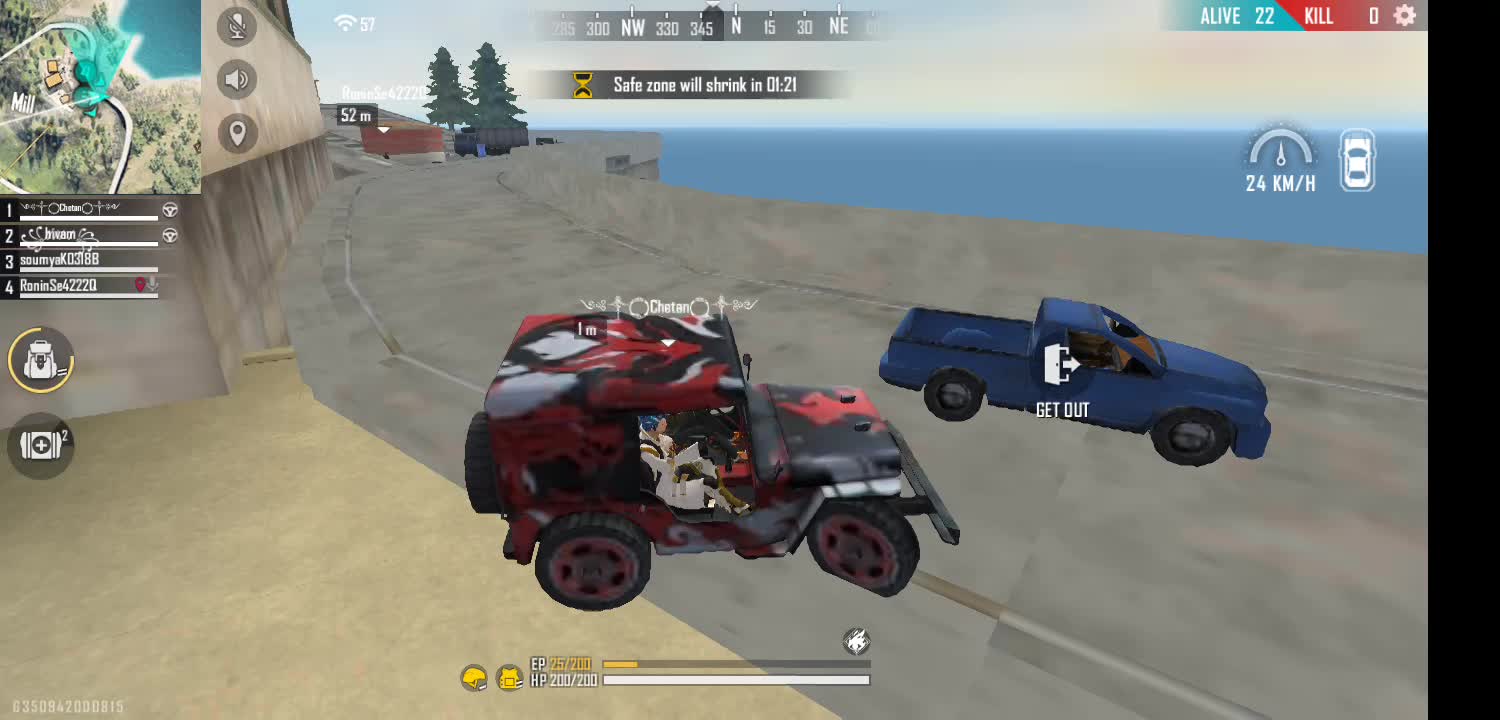
Task: Toggle the microphone mute icon
Action: tap(237, 26)
